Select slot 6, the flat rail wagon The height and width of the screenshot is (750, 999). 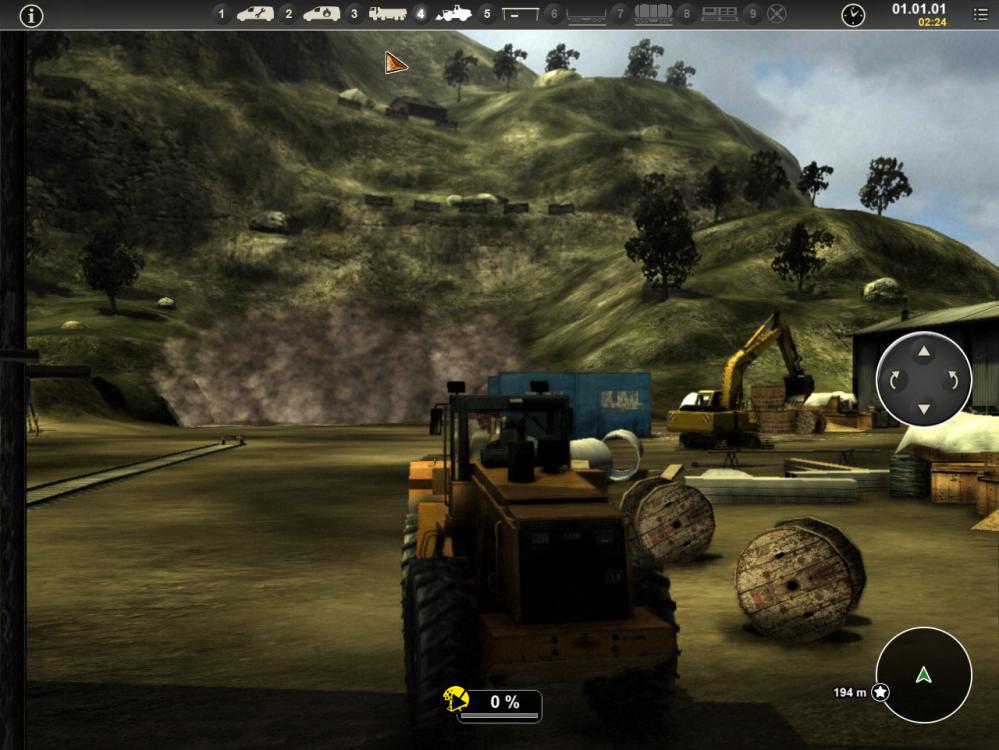tap(586, 14)
